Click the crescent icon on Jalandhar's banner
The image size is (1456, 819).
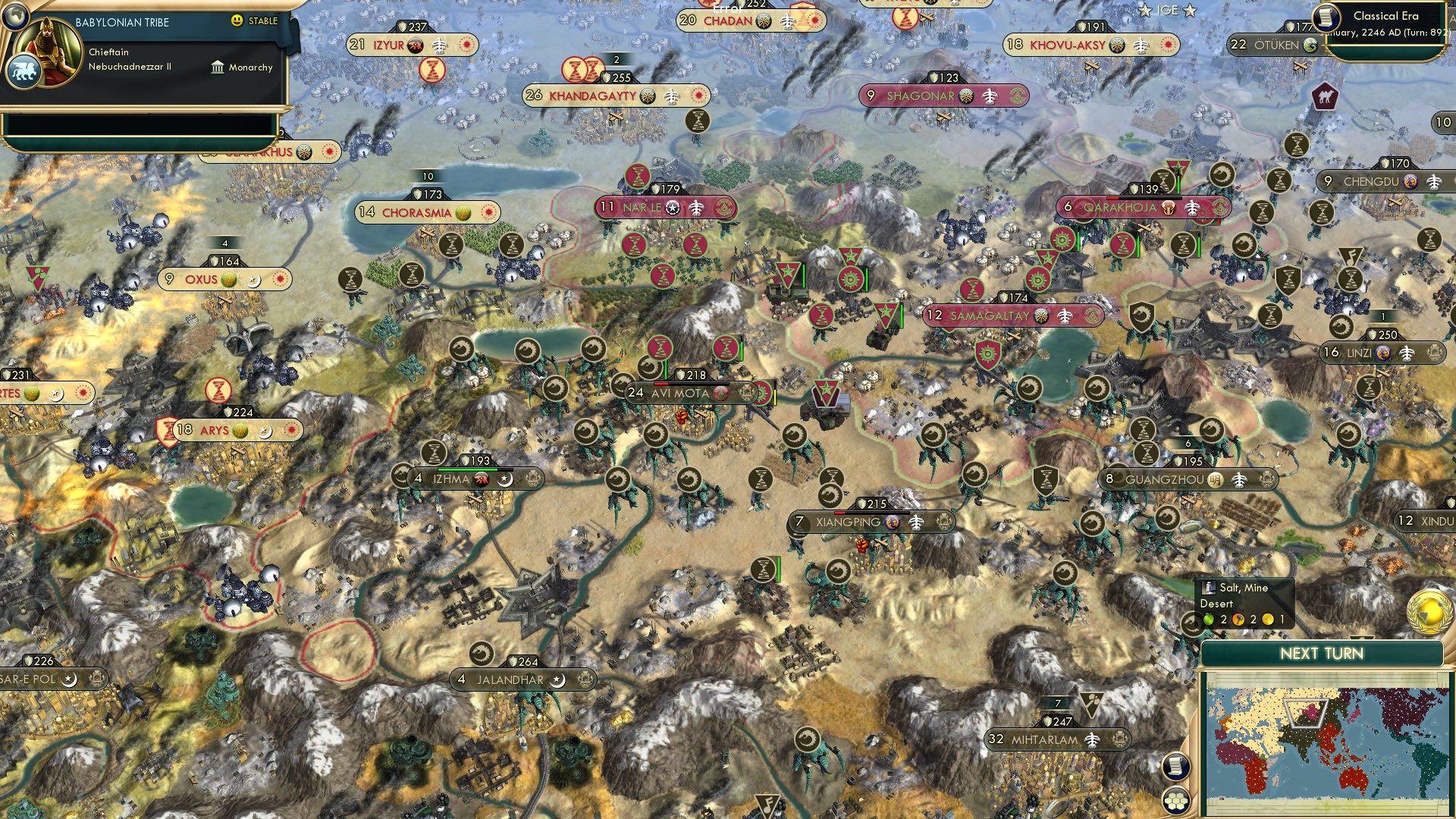(x=559, y=680)
